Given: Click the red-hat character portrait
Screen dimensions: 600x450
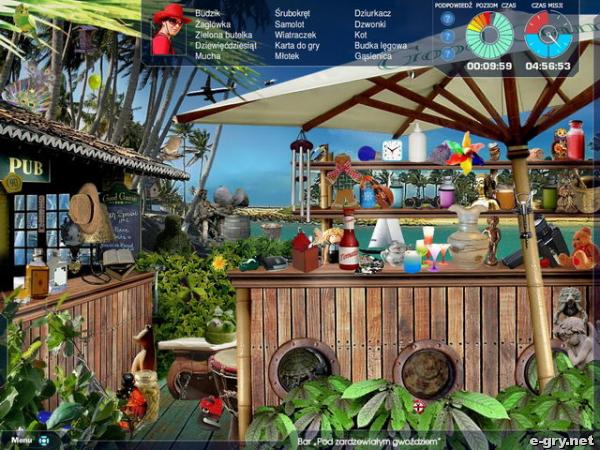Looking at the screenshot, I should (170, 31).
